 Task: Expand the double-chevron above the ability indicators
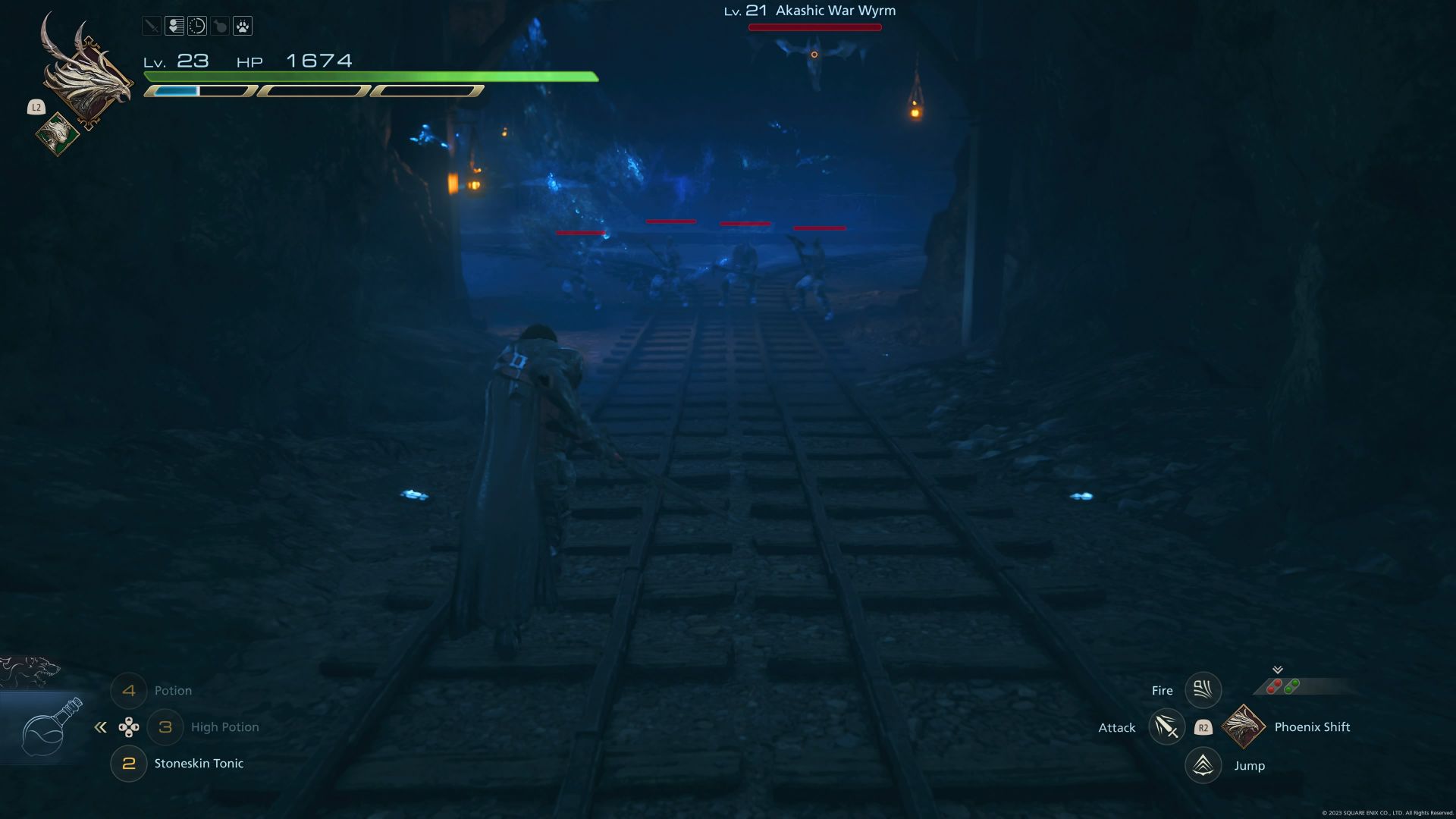[x=1278, y=670]
